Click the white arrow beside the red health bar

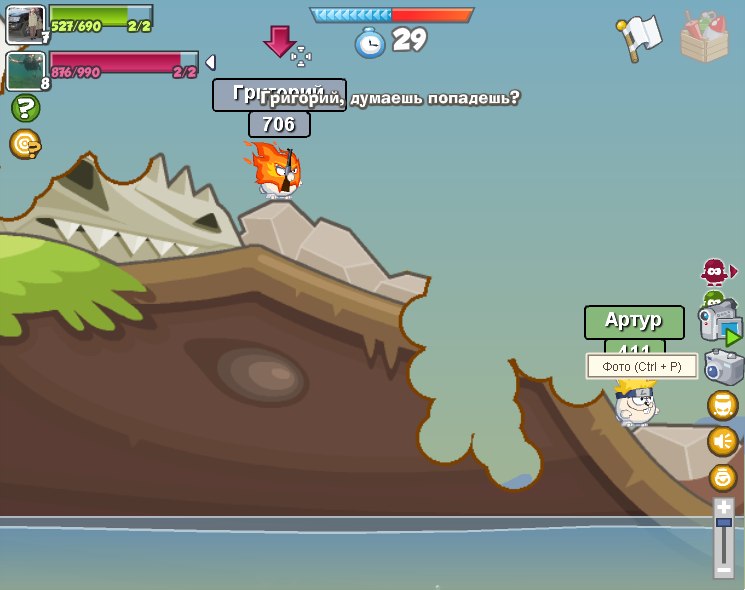click(x=210, y=63)
